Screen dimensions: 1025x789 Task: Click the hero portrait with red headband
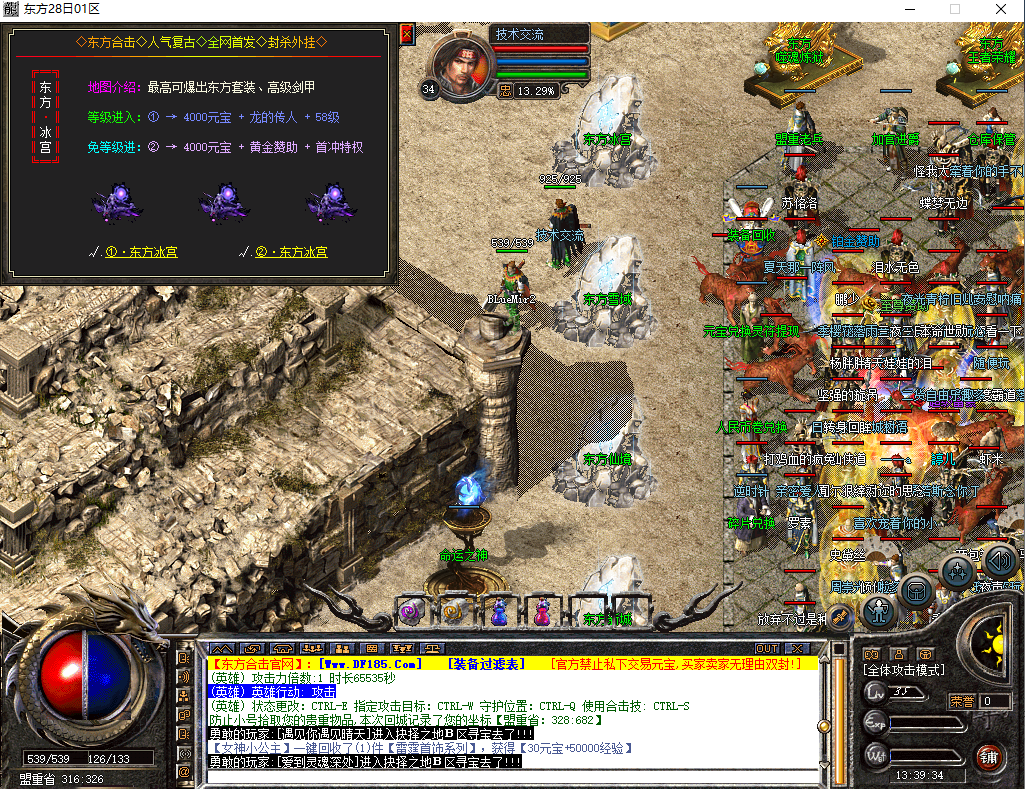pos(465,66)
